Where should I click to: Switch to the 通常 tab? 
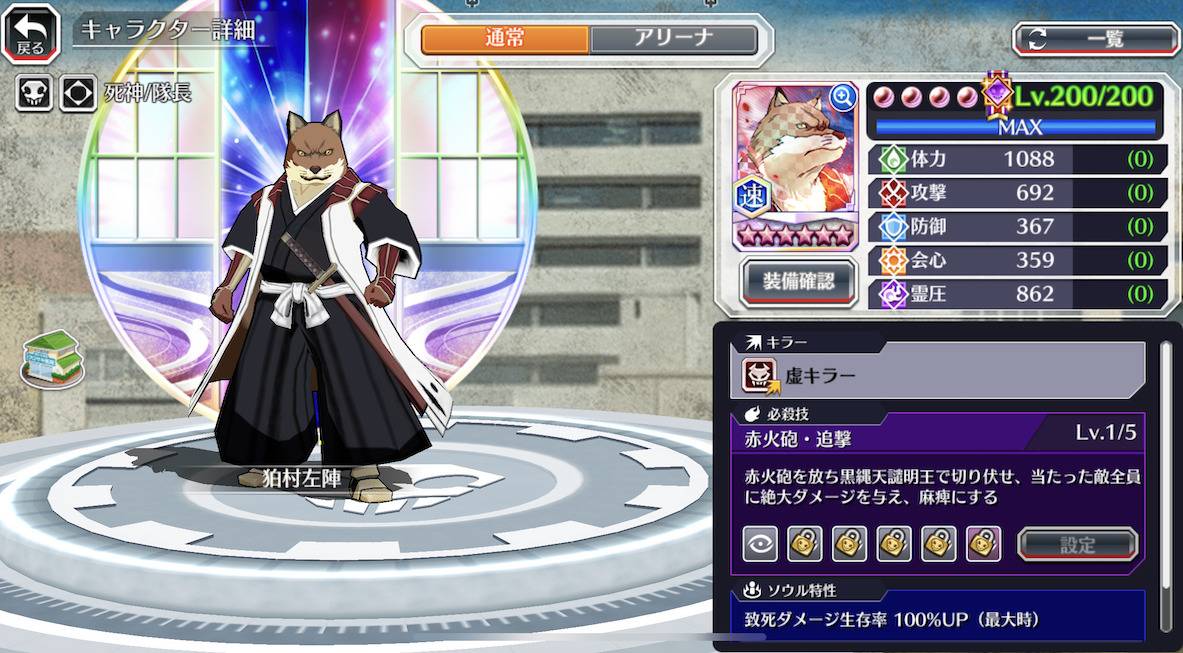point(505,39)
